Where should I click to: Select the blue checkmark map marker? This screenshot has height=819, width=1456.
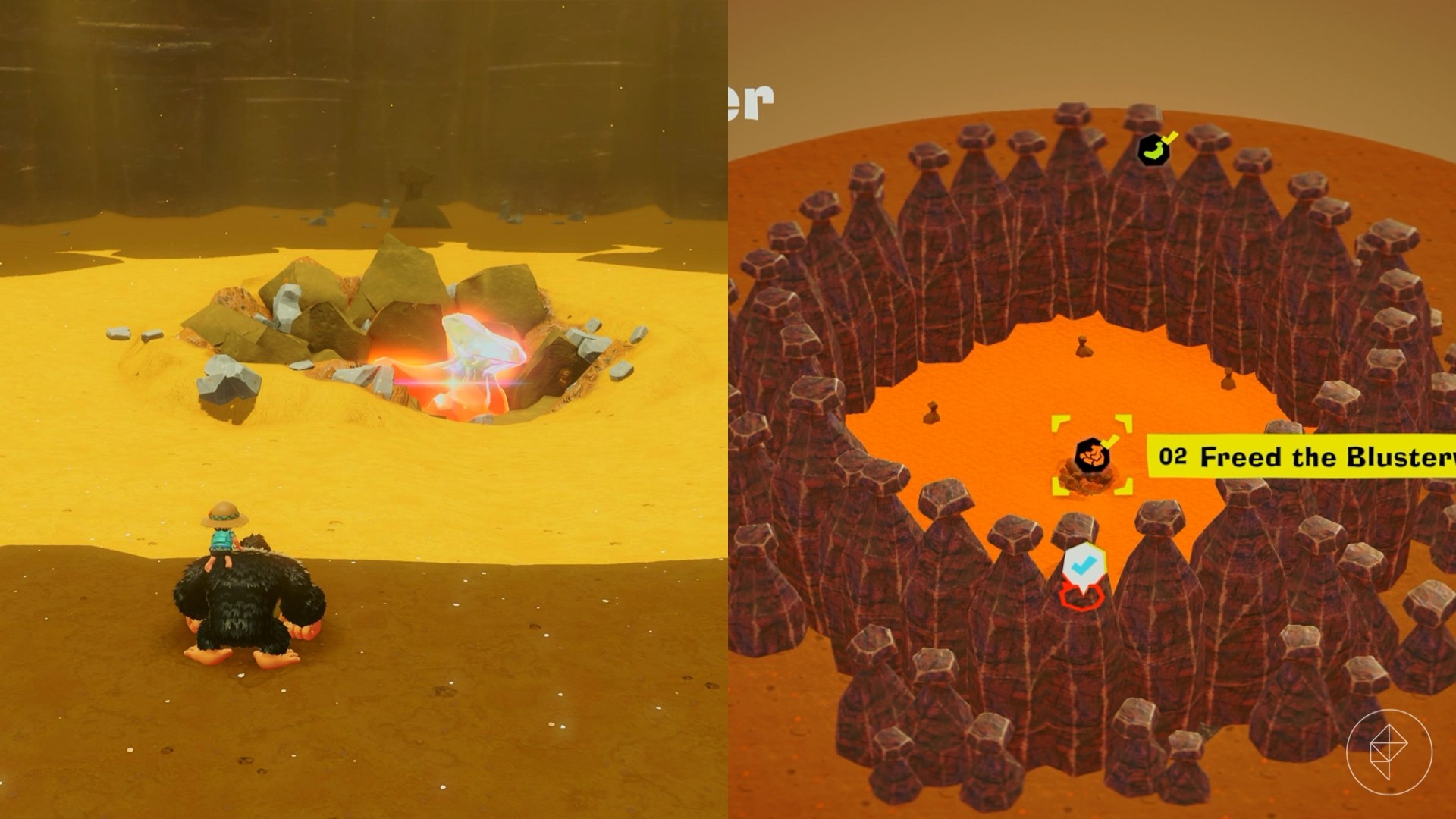click(x=1083, y=565)
